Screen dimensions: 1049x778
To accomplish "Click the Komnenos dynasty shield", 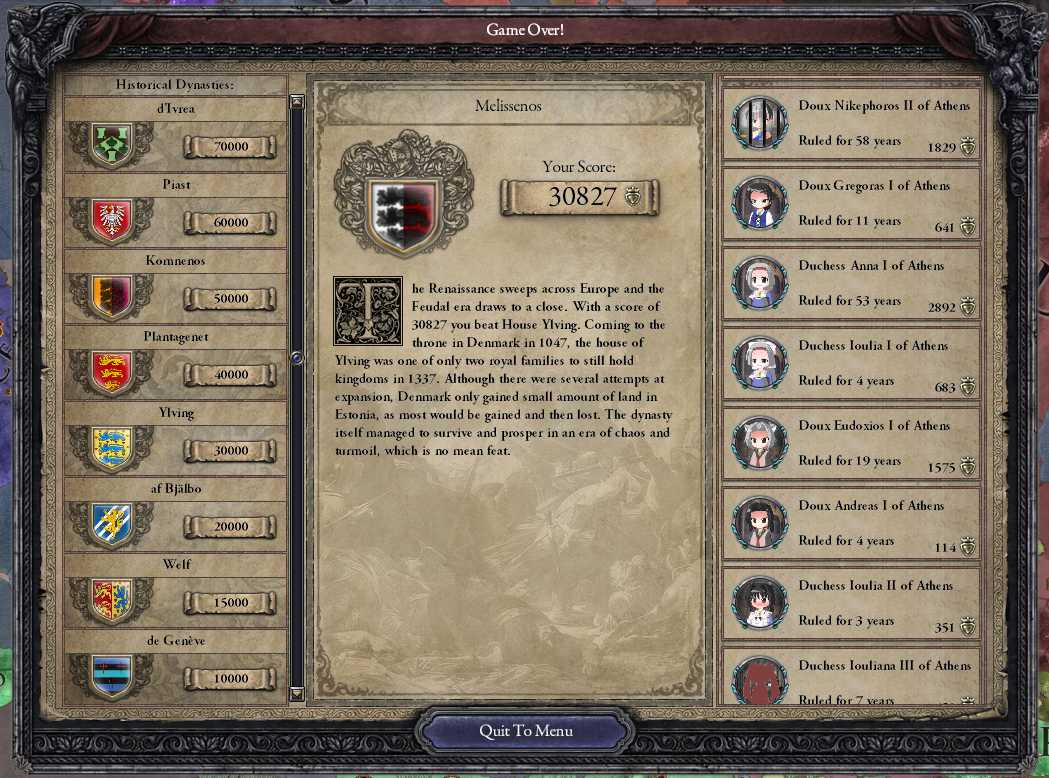I will coord(111,298).
